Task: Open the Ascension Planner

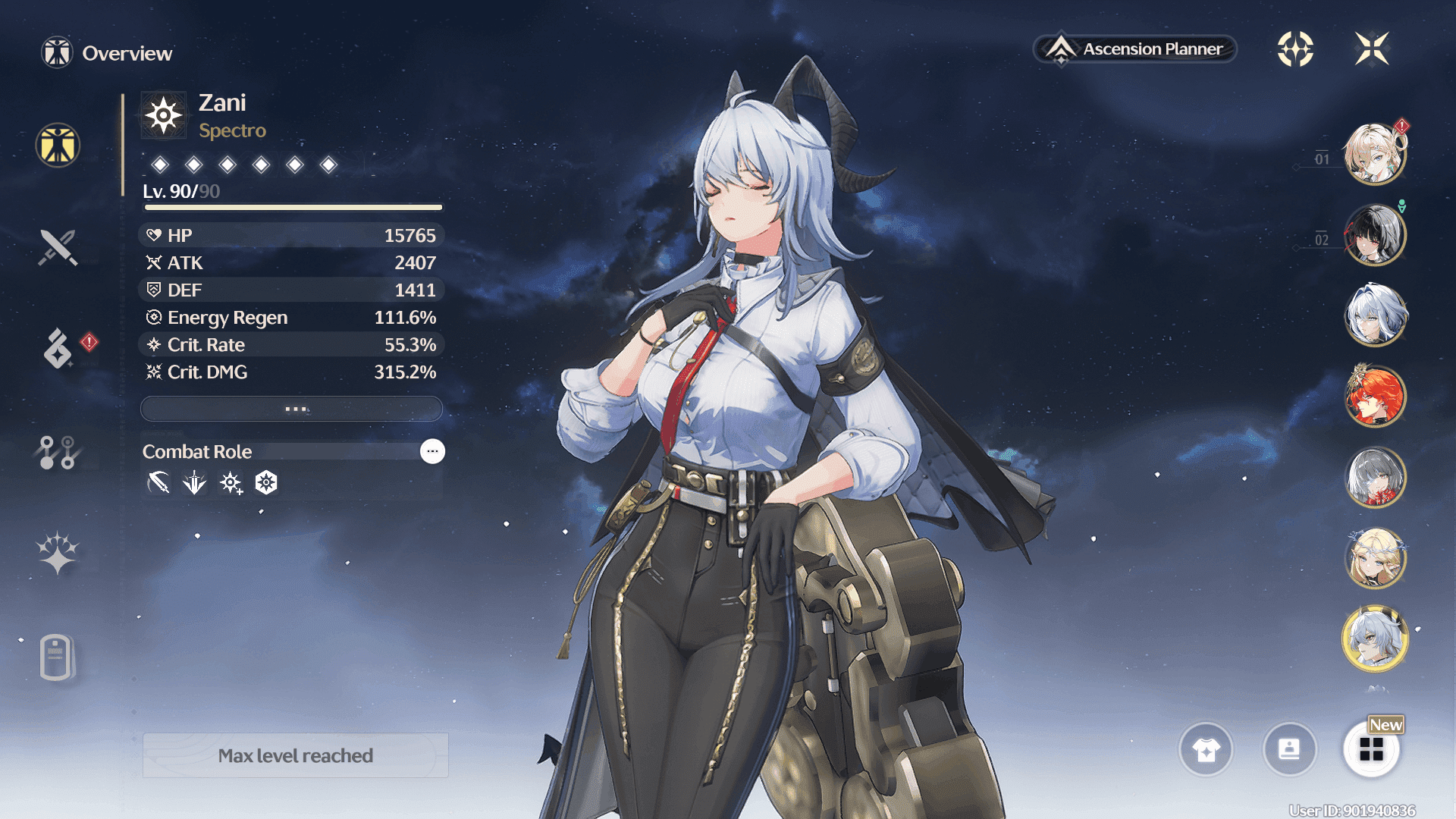Action: pyautogui.click(x=1135, y=49)
